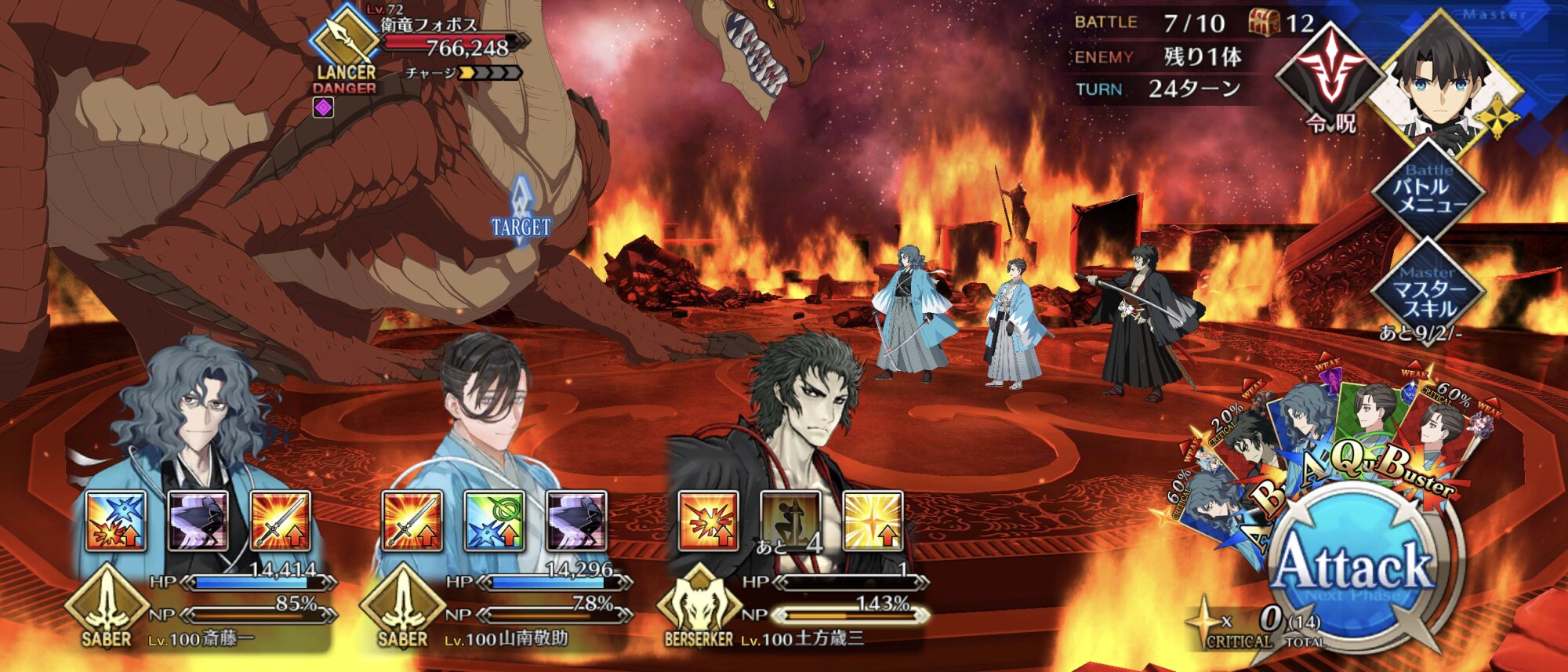Use Saito Hajime's sword attack-up skill
1568x672 pixels.
(280, 521)
